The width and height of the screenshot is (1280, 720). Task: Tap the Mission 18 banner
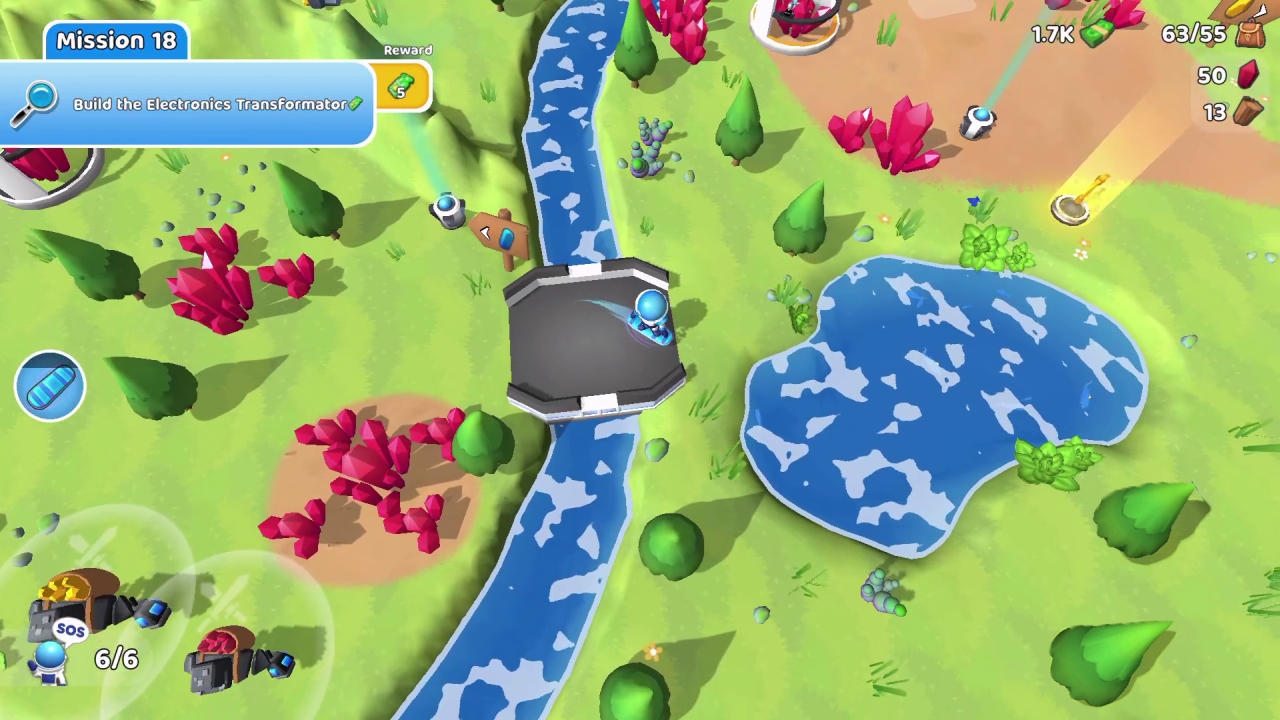point(116,40)
